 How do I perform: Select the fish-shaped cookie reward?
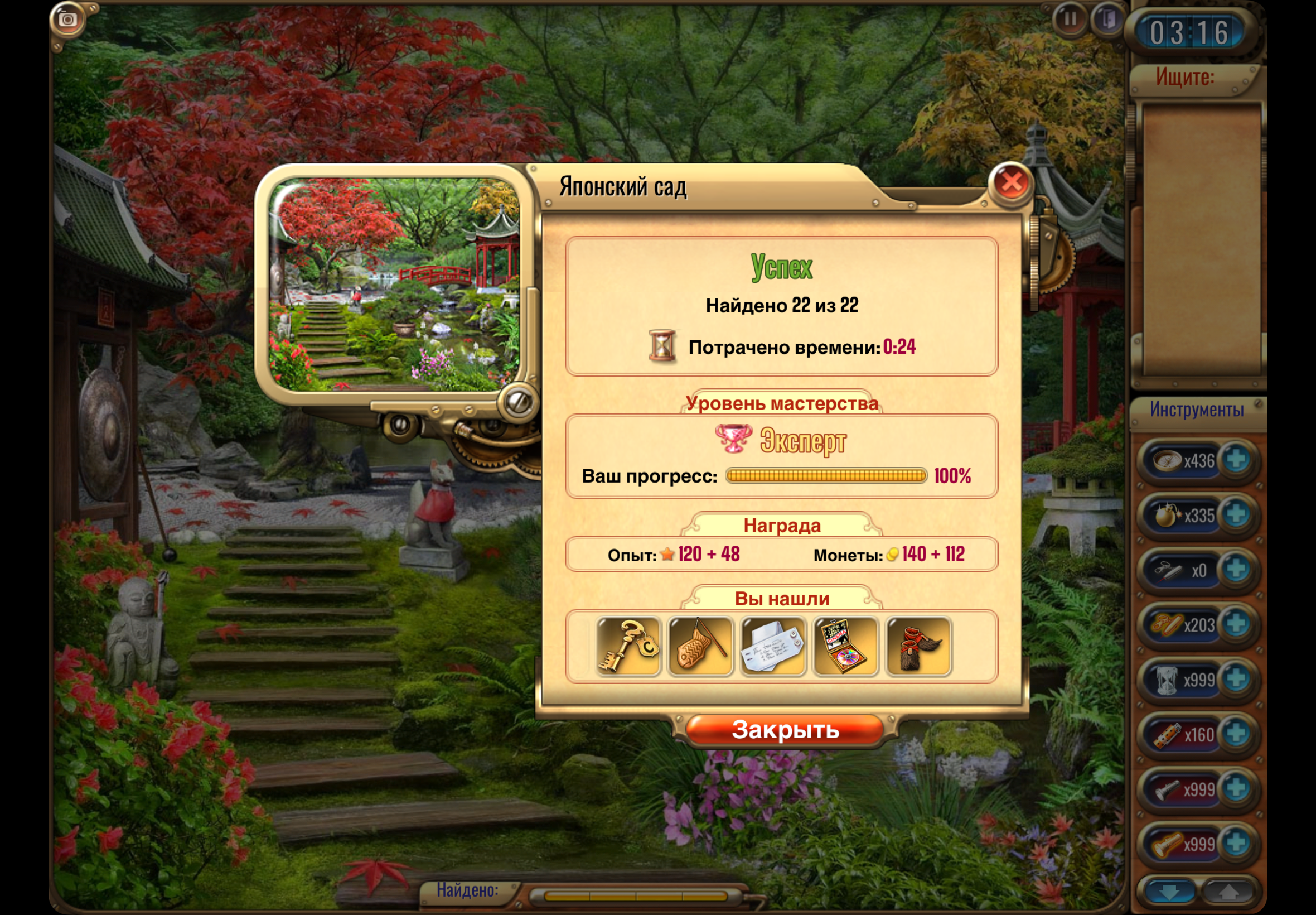701,646
